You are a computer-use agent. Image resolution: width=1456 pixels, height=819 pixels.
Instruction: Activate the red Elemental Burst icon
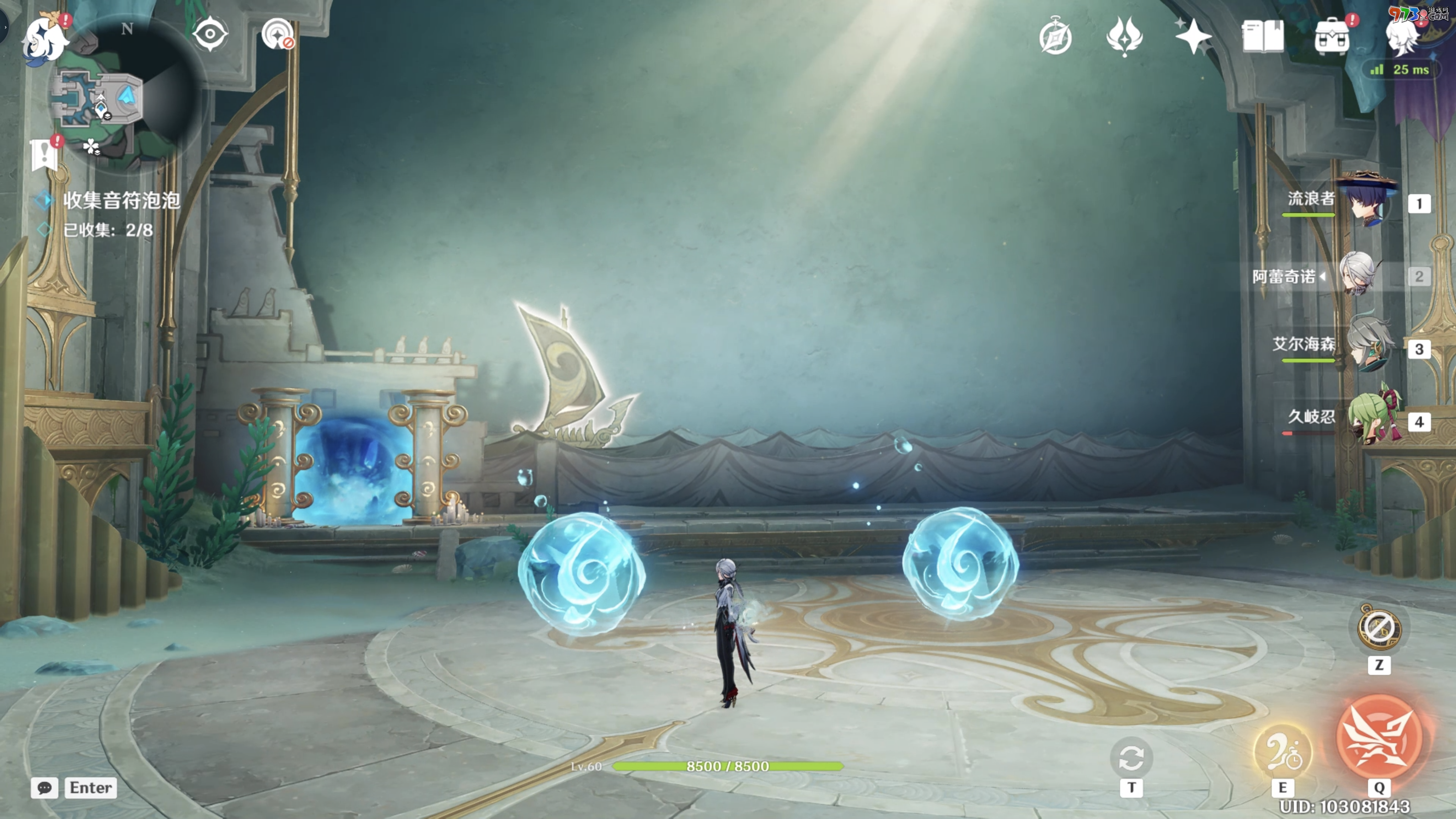(1379, 737)
